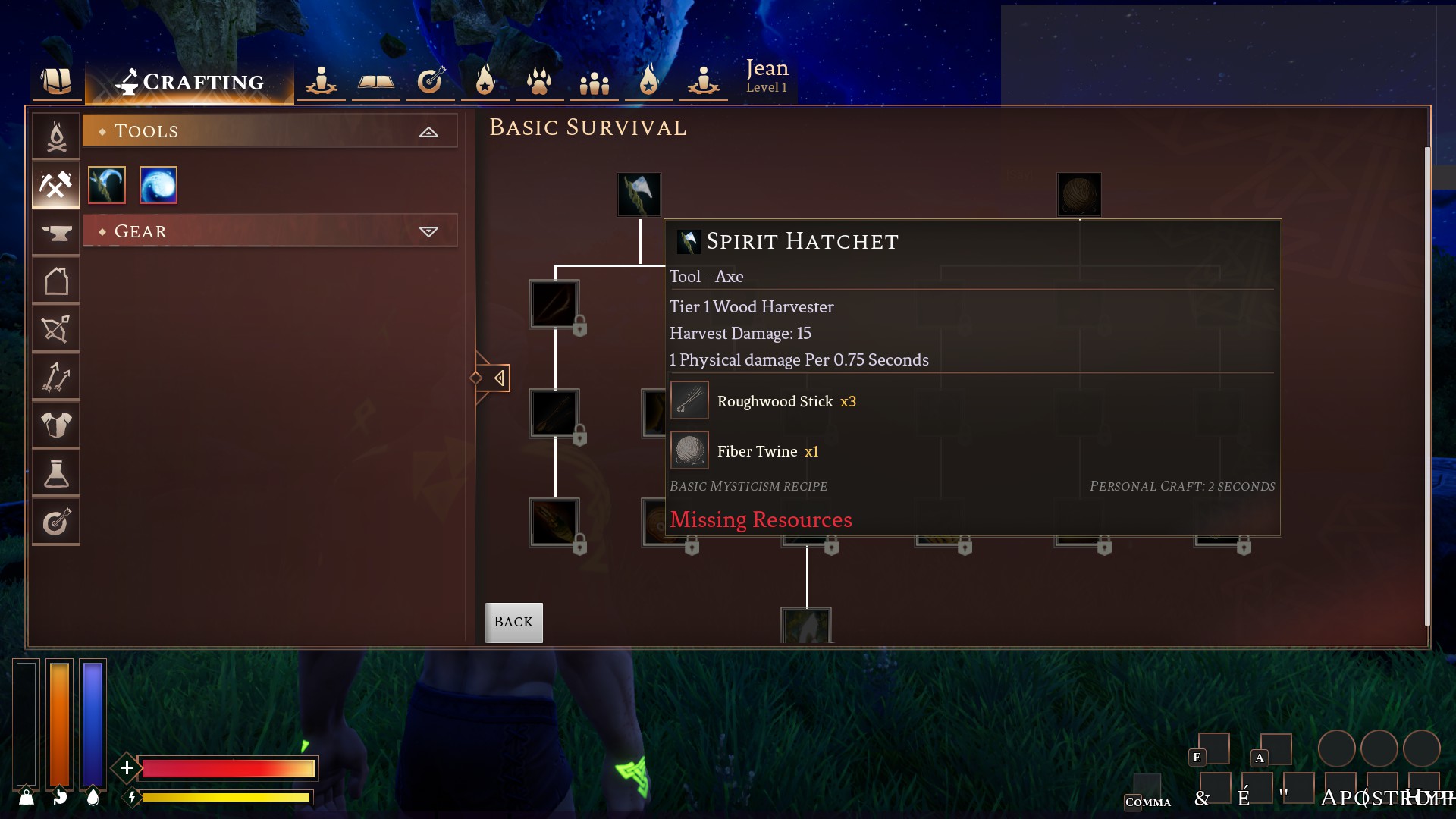Select the crossed tools crafting category
1456x819 pixels.
[56, 184]
